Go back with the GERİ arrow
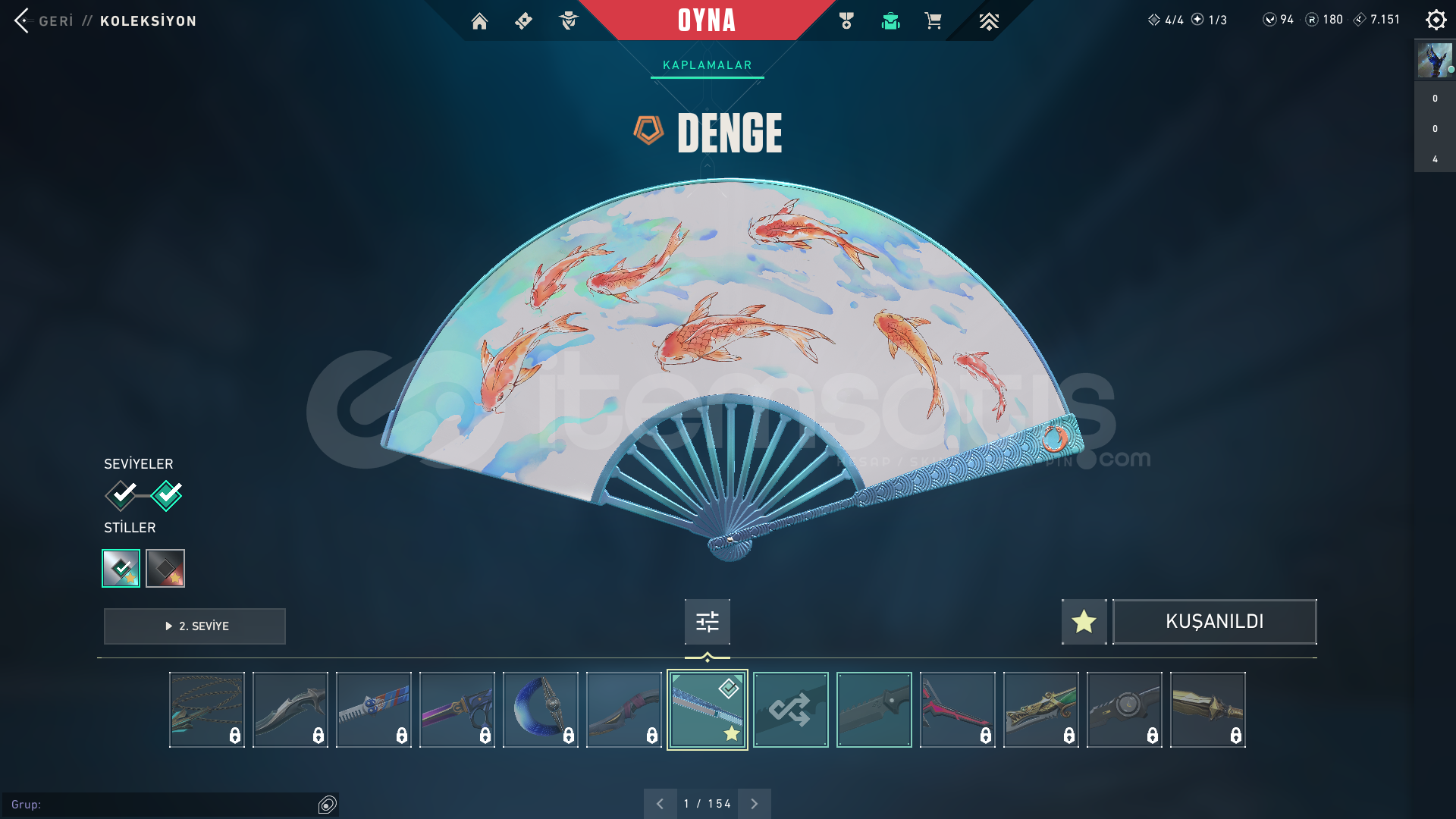1456x819 pixels. coord(23,20)
